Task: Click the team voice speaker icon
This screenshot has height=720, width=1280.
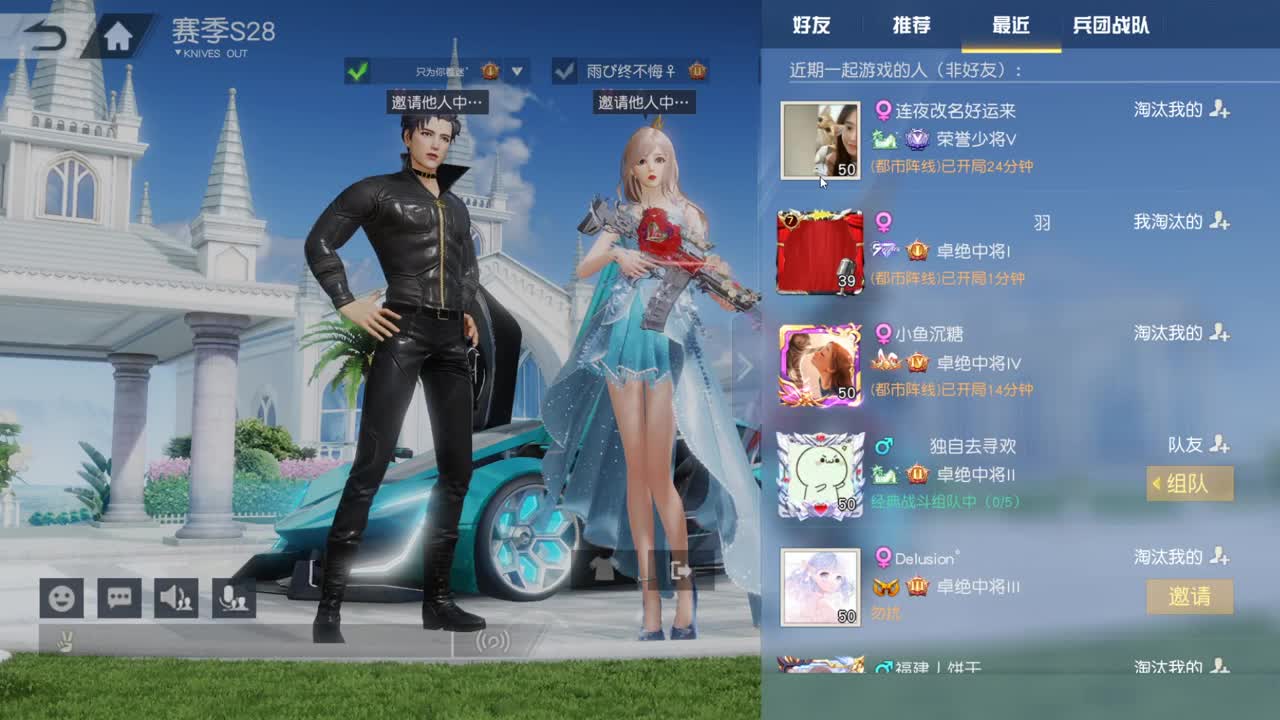Action: click(177, 597)
